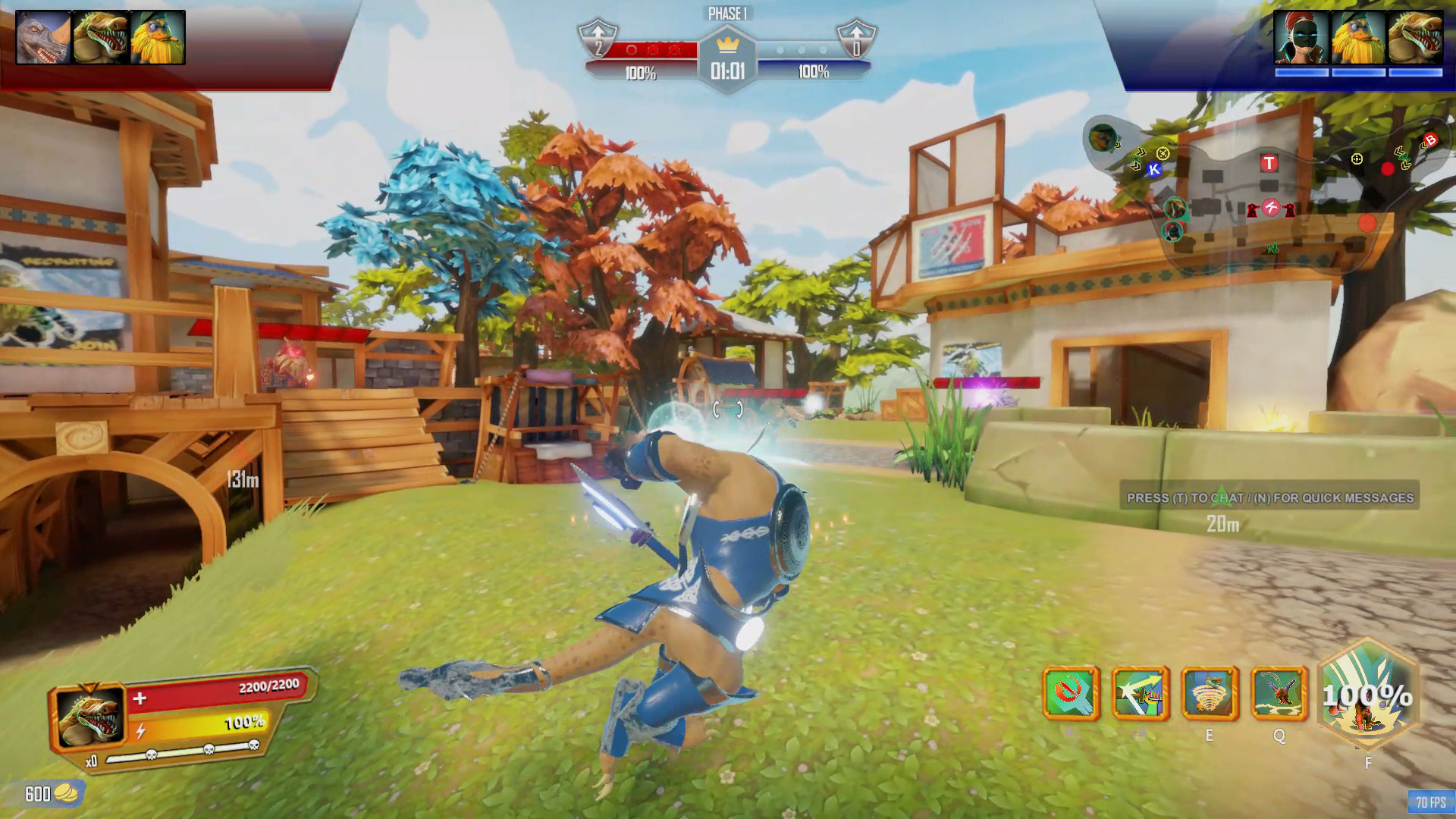Click the red T marker on the minimap
The height and width of the screenshot is (819, 1456).
tap(1269, 163)
